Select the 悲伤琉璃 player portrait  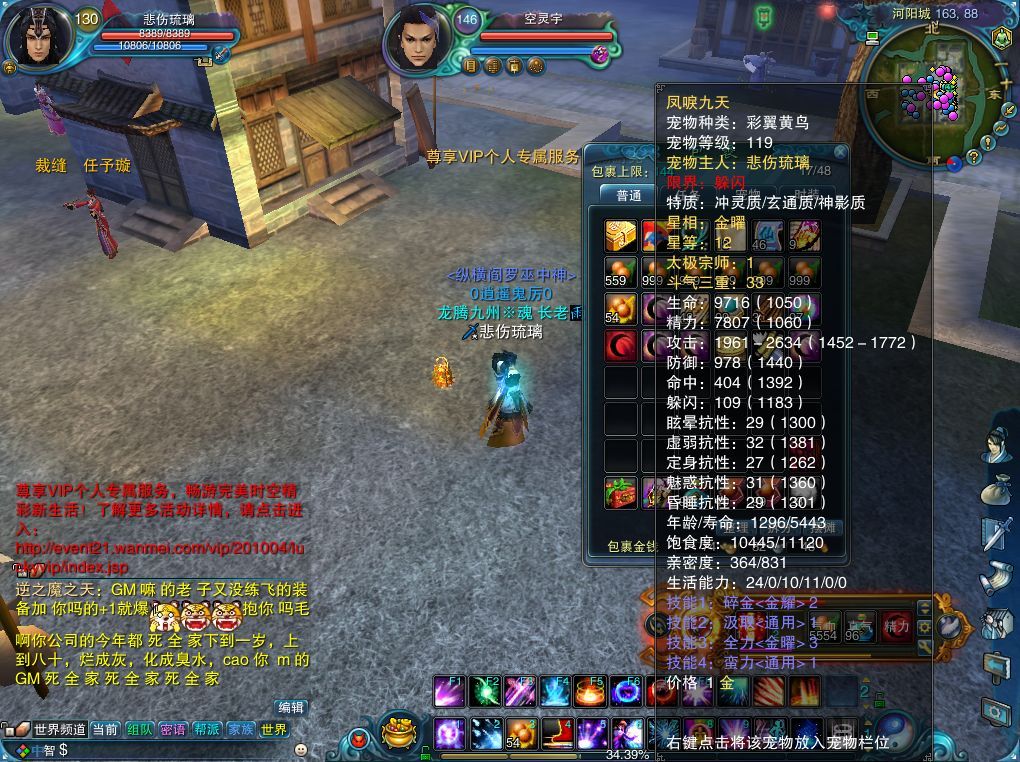(38, 40)
